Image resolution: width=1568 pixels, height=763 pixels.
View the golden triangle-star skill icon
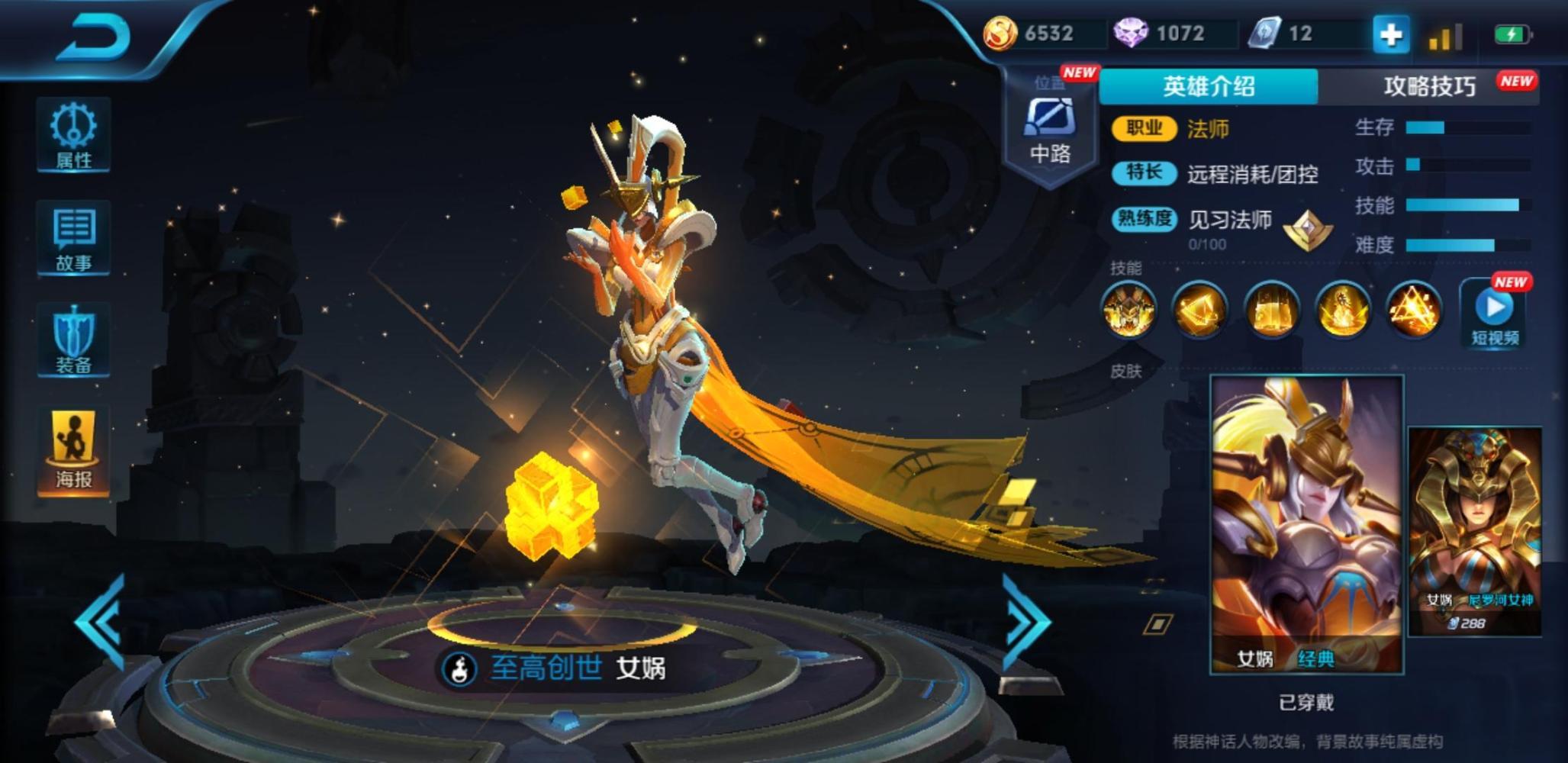coord(1414,309)
